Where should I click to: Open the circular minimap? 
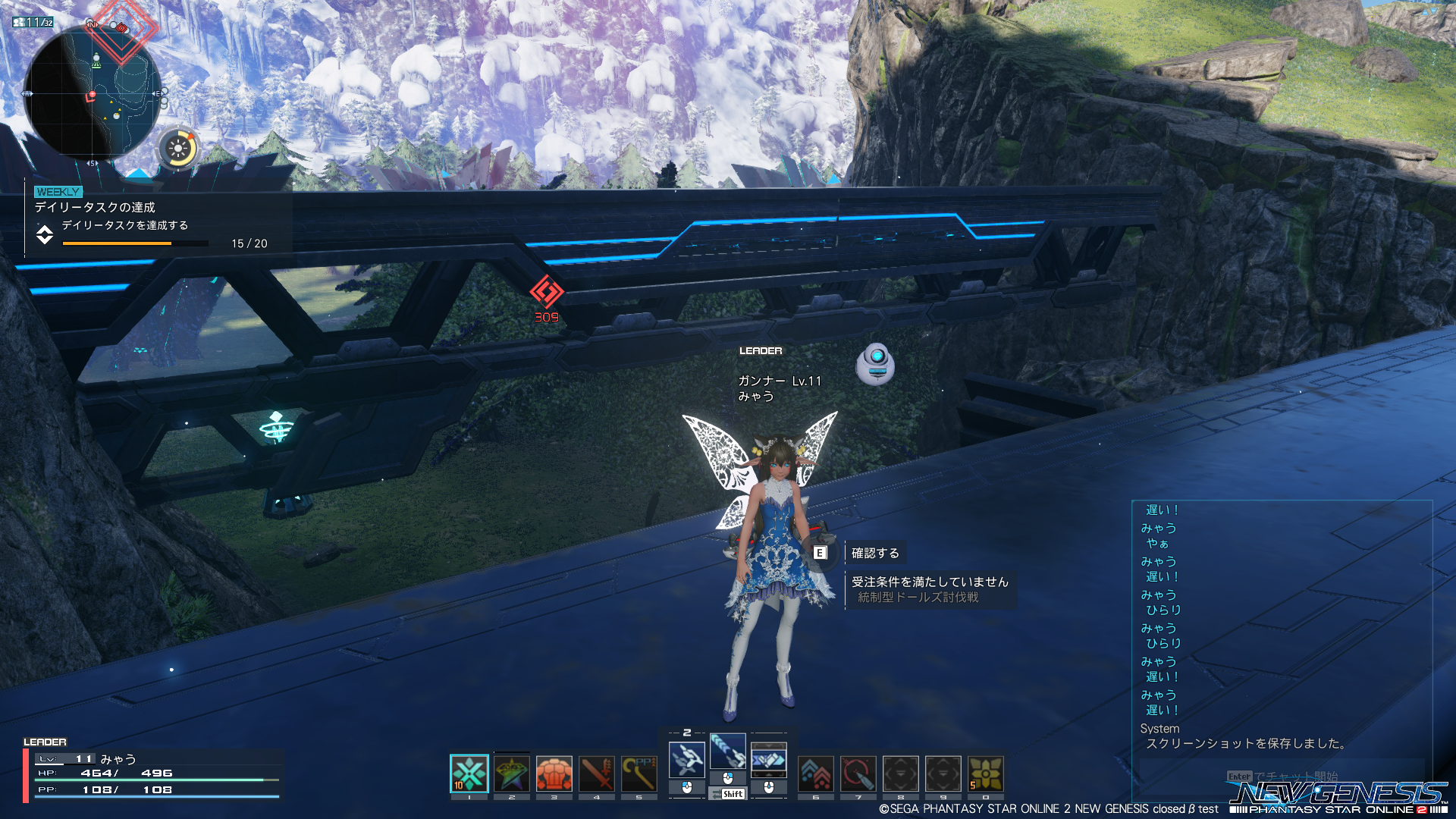tap(93, 93)
